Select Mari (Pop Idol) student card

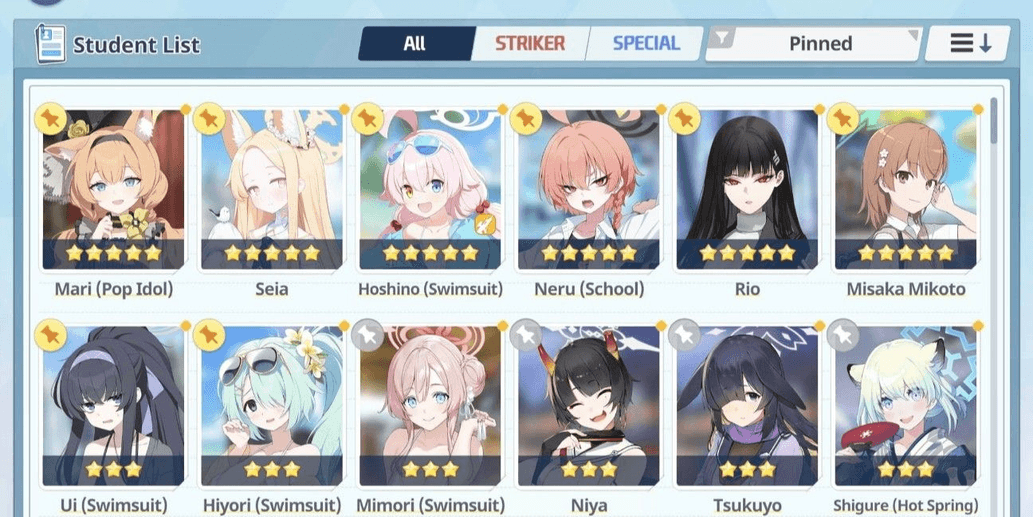[x=113, y=190]
